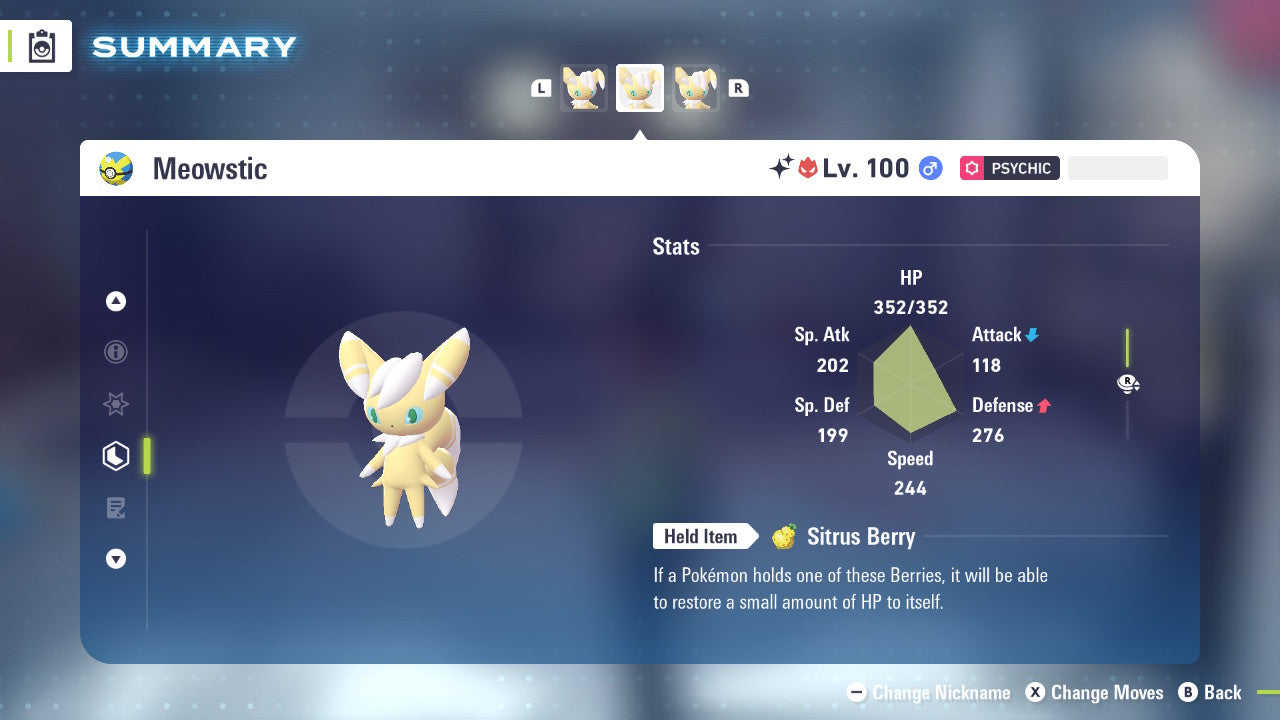
Task: Click the red mark icon before Lv. 100
Action: (x=808, y=167)
